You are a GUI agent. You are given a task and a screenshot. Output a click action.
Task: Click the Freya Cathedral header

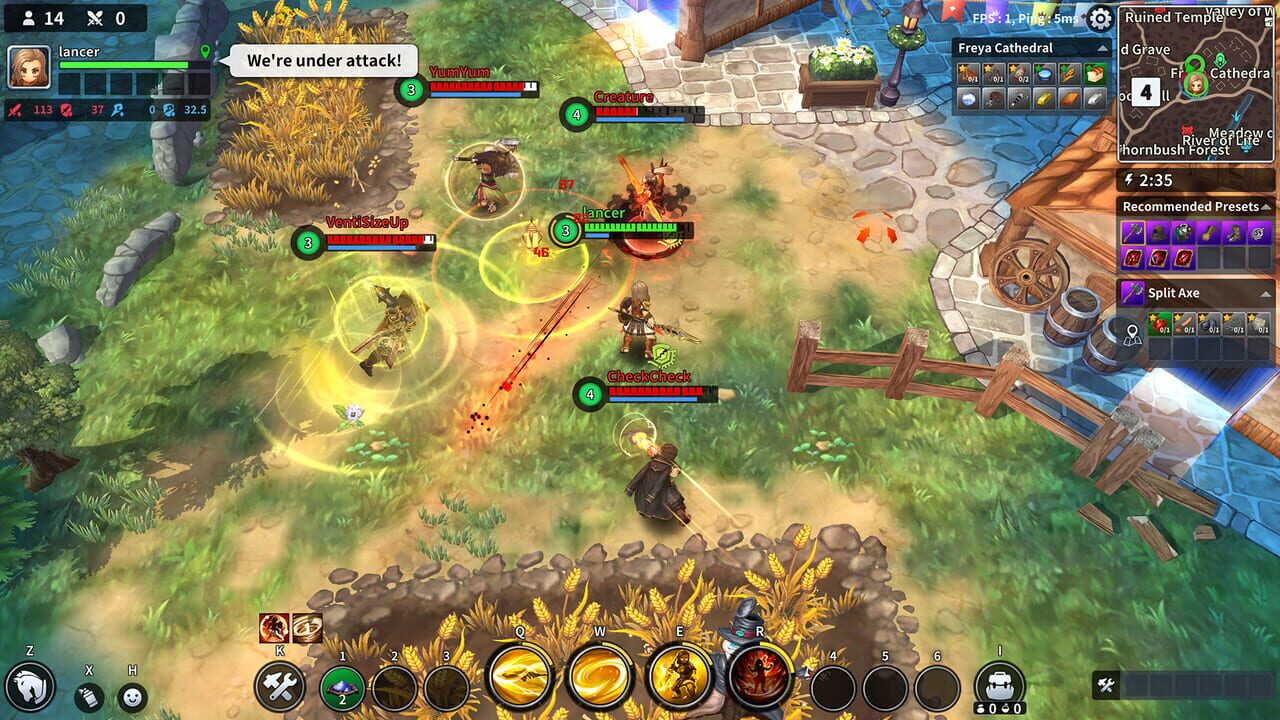(1005, 48)
